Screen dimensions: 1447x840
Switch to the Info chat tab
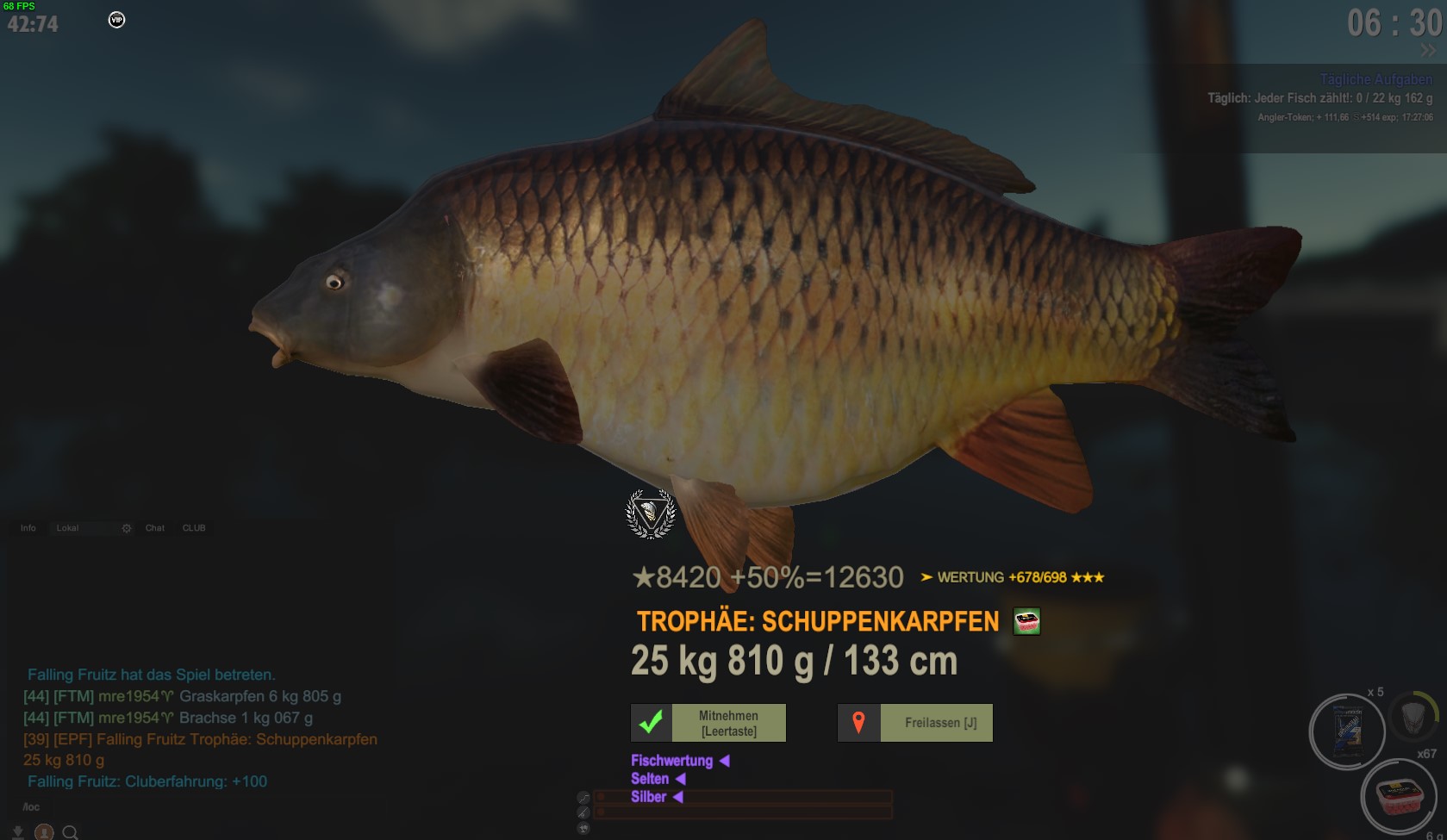(28, 528)
